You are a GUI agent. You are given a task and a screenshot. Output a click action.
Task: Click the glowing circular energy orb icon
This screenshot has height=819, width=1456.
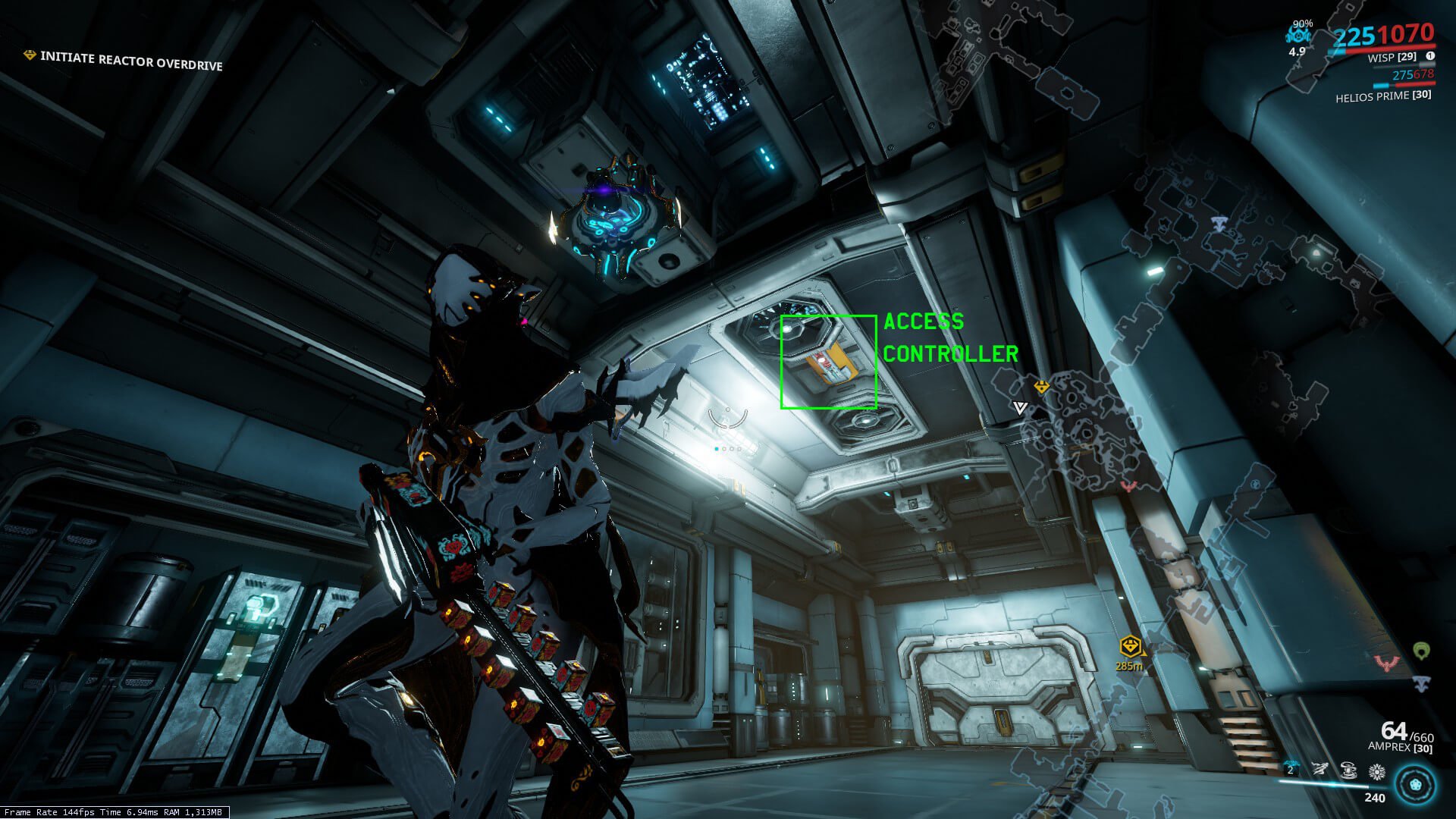pyautogui.click(x=1415, y=785)
